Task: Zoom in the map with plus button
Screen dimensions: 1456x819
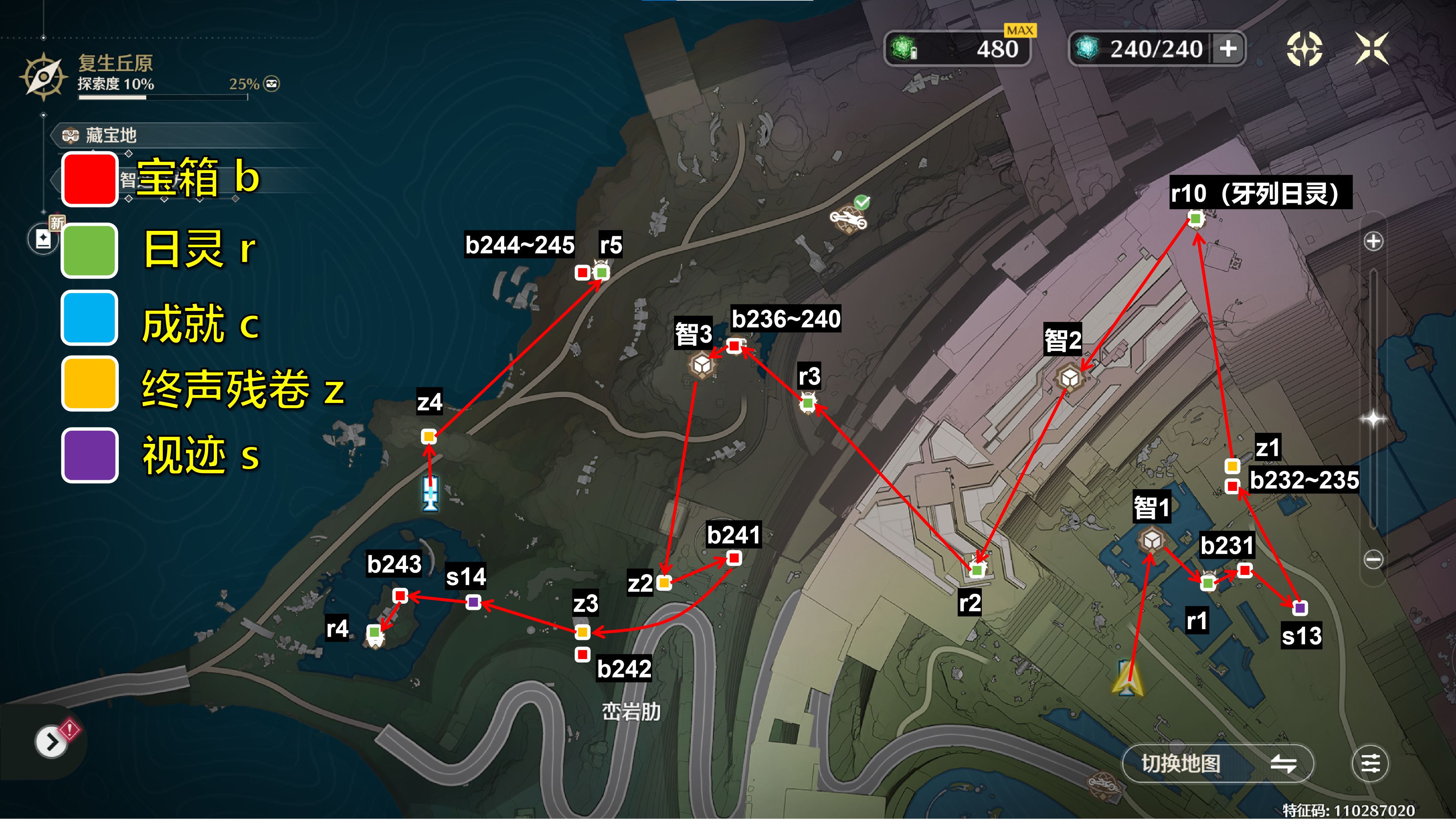Action: (1374, 241)
